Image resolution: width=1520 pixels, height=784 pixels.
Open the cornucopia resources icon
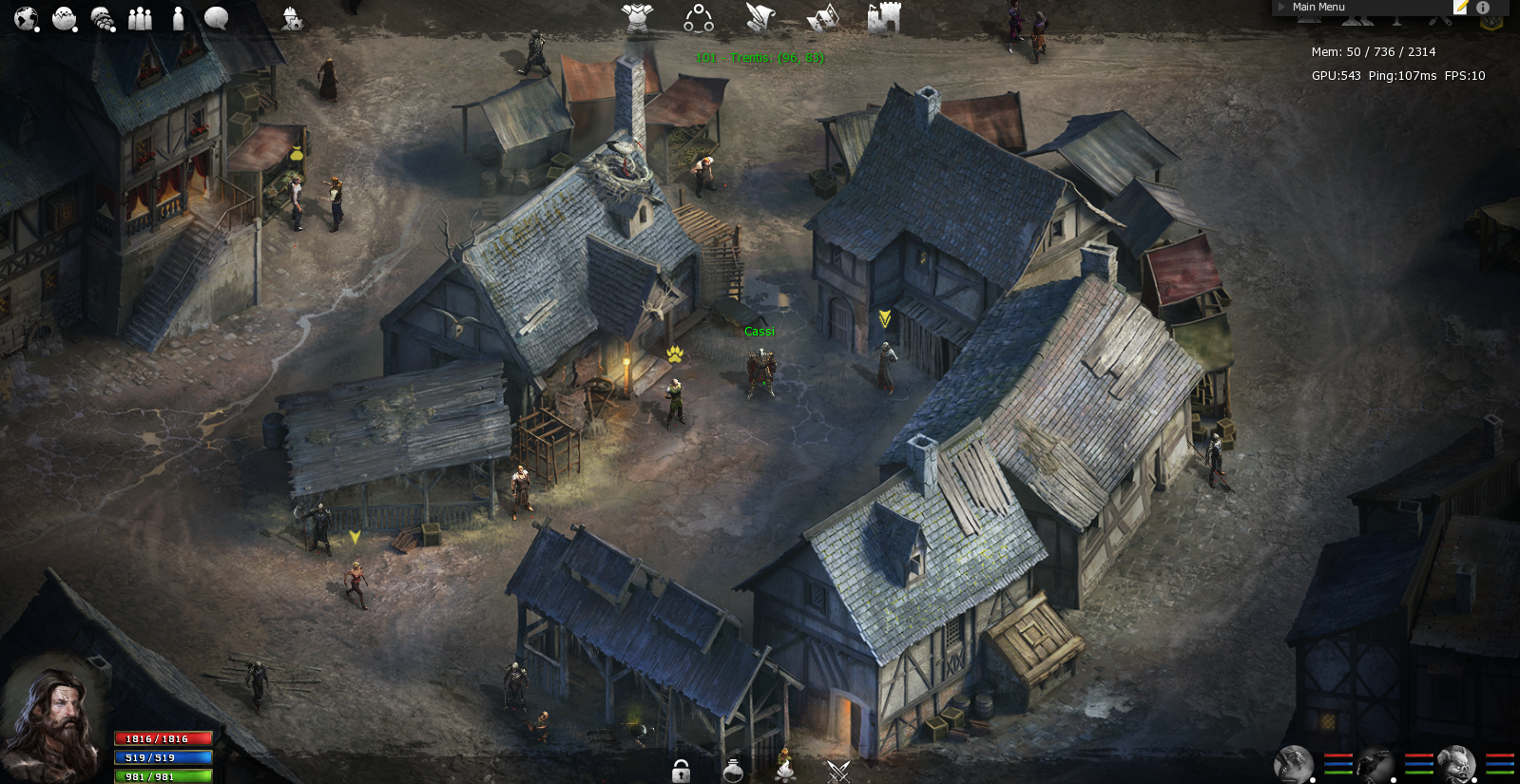pos(102,18)
